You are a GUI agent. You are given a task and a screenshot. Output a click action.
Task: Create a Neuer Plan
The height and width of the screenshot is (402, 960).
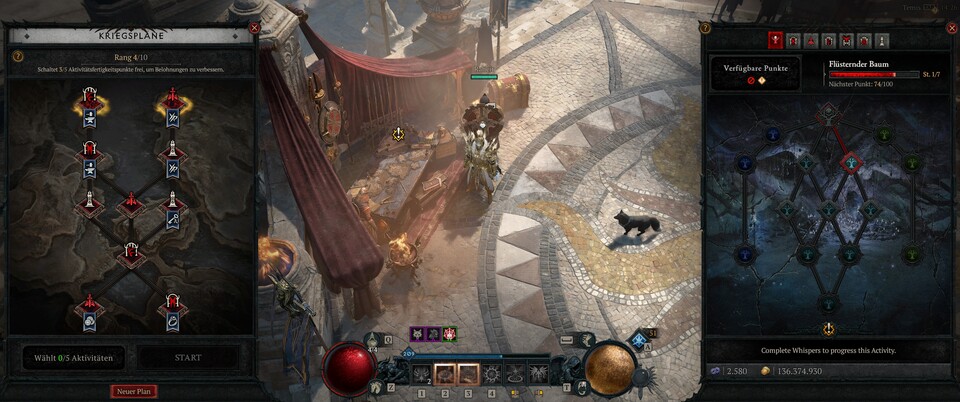134,392
